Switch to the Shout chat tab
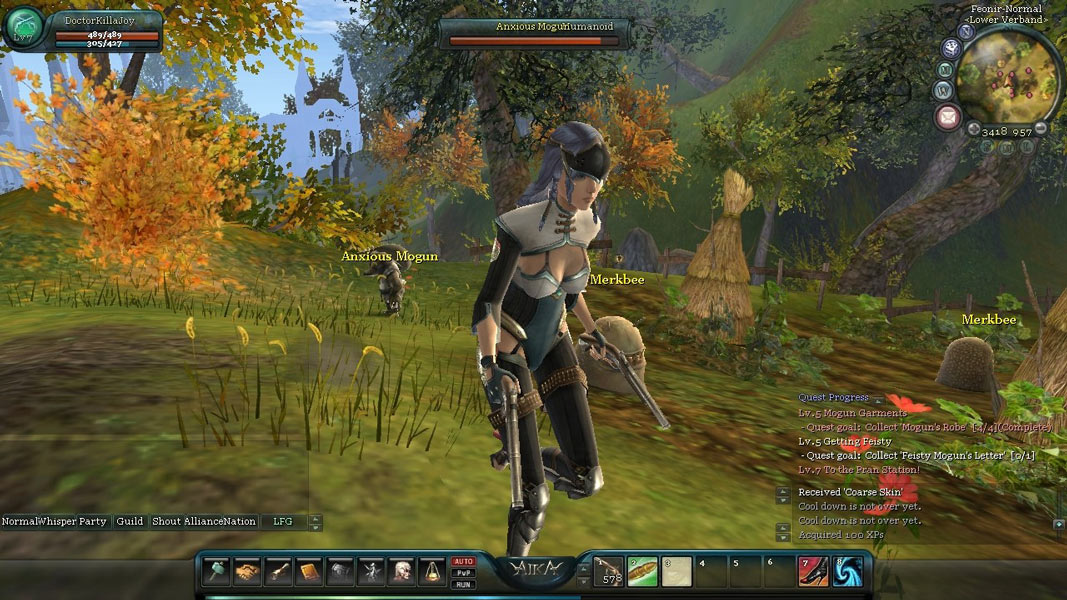 (167, 522)
